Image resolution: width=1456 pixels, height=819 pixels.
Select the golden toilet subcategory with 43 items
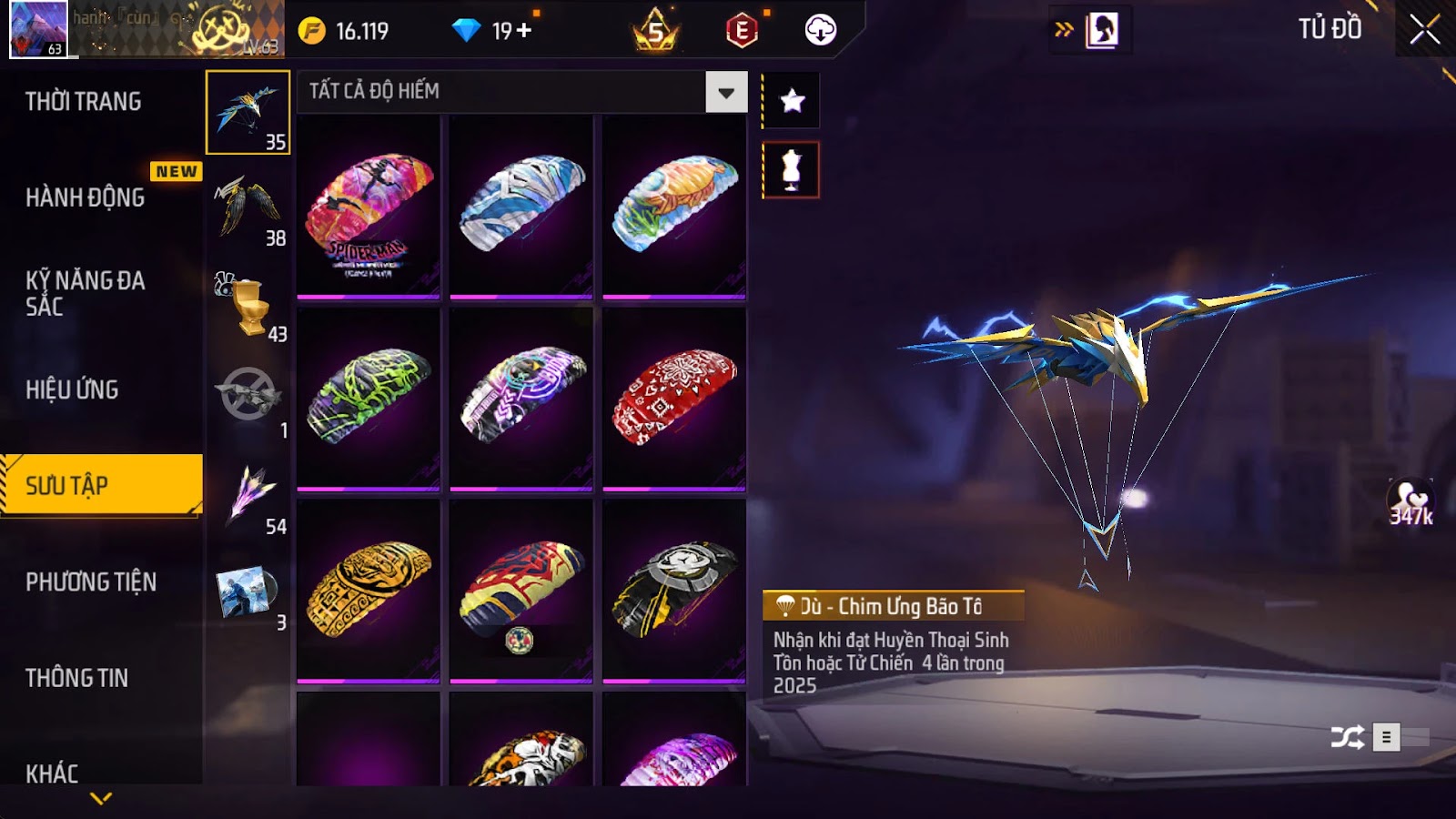248,305
